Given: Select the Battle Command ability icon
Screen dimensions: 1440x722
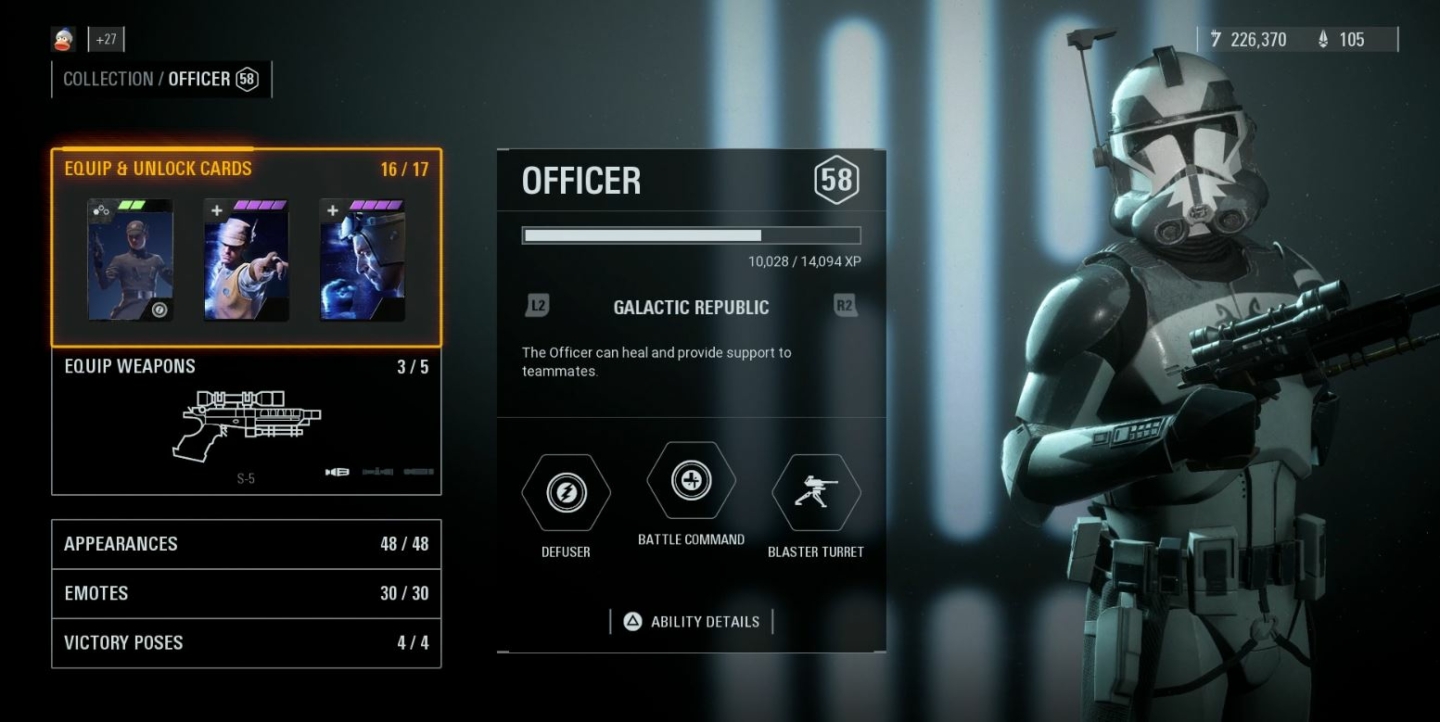Looking at the screenshot, I should click(690, 481).
